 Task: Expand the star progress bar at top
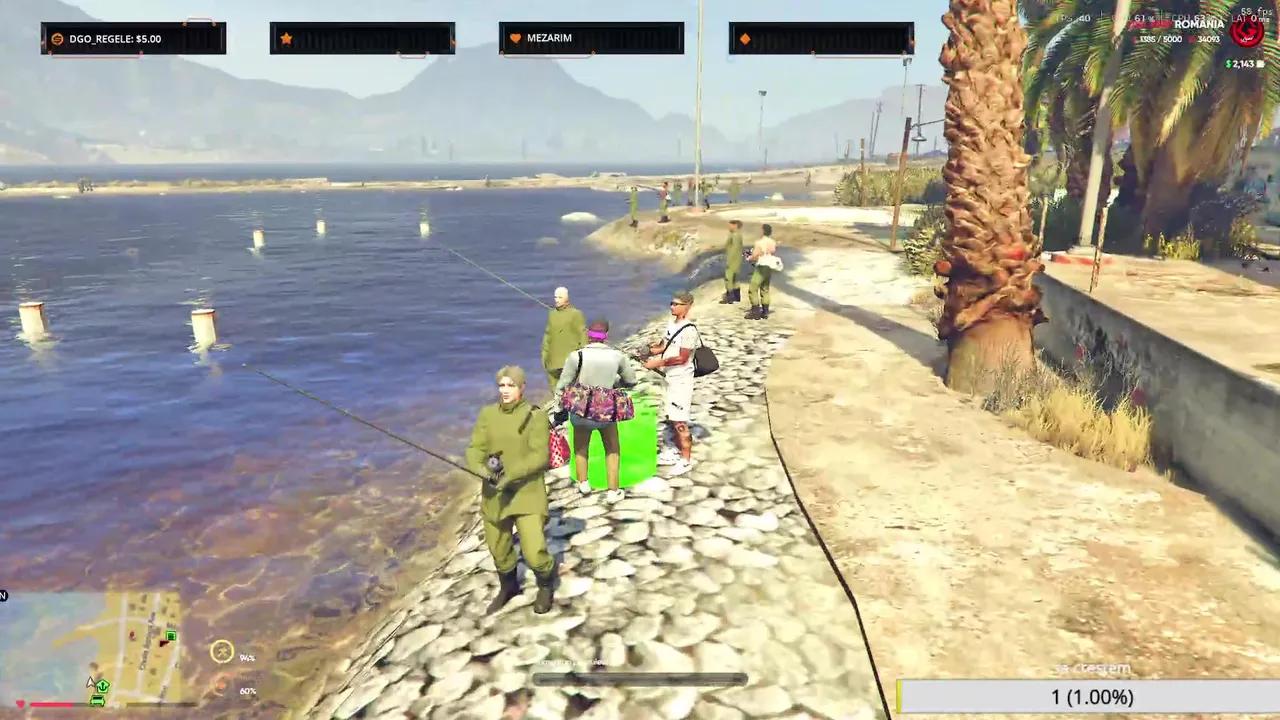coord(362,38)
